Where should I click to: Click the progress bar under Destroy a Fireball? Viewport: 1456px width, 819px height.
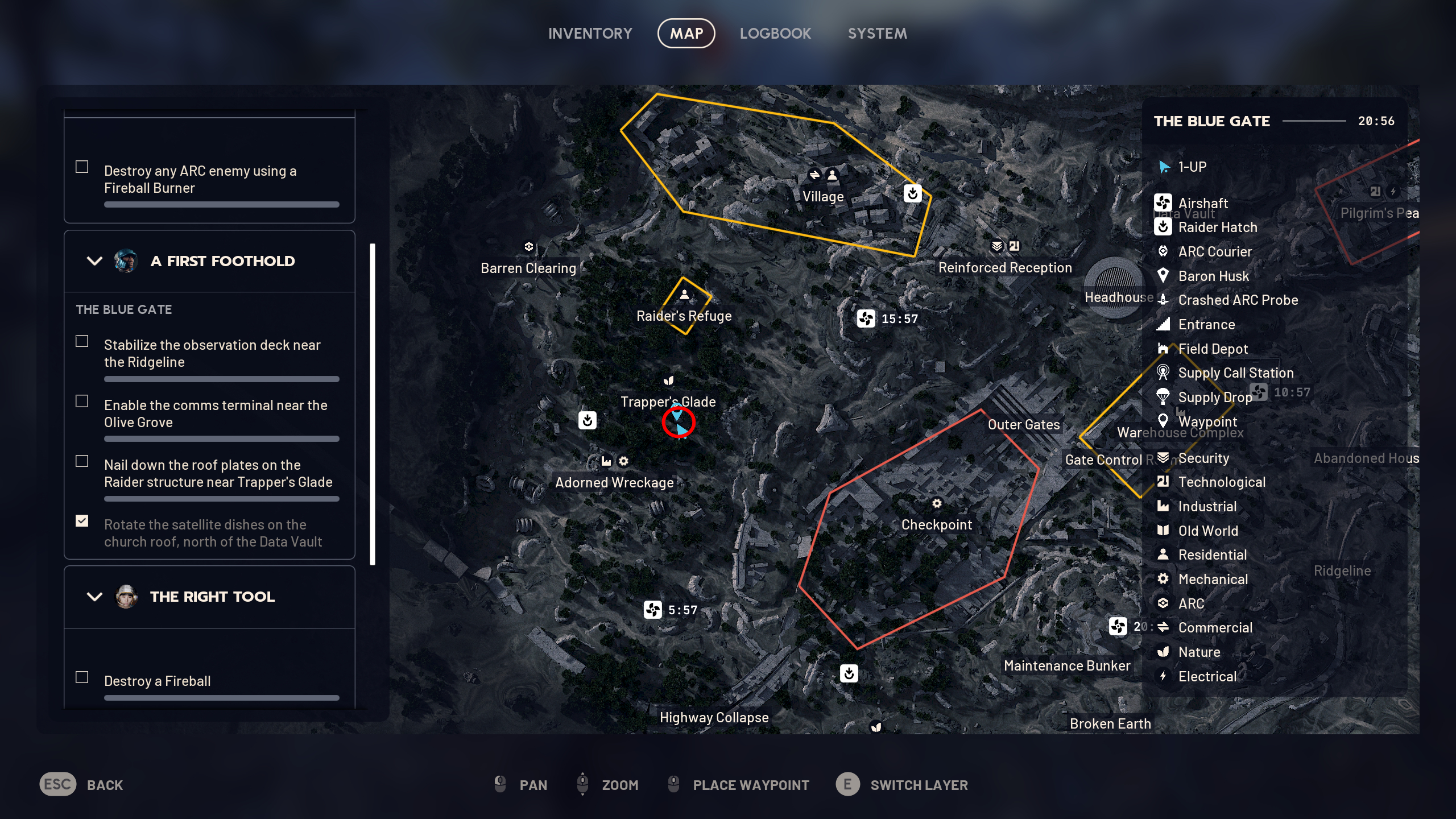[x=222, y=699]
